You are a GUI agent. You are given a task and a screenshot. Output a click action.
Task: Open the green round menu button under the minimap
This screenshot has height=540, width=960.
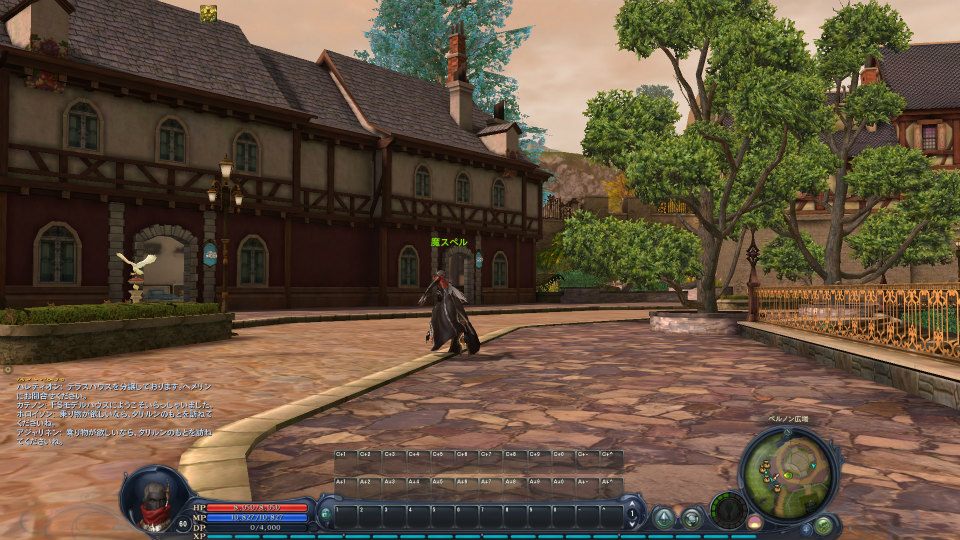(823, 524)
